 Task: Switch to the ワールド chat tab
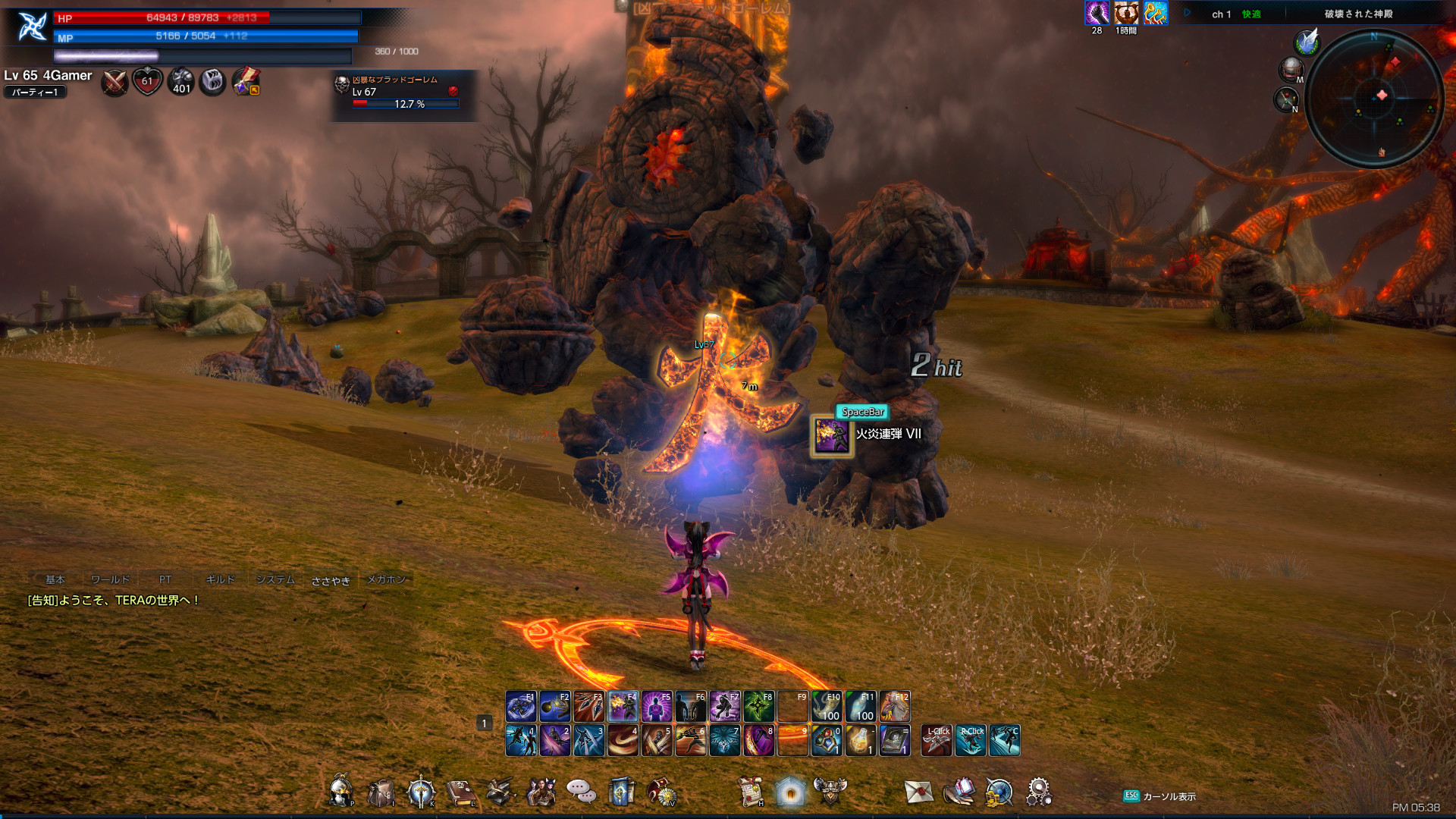[x=110, y=580]
